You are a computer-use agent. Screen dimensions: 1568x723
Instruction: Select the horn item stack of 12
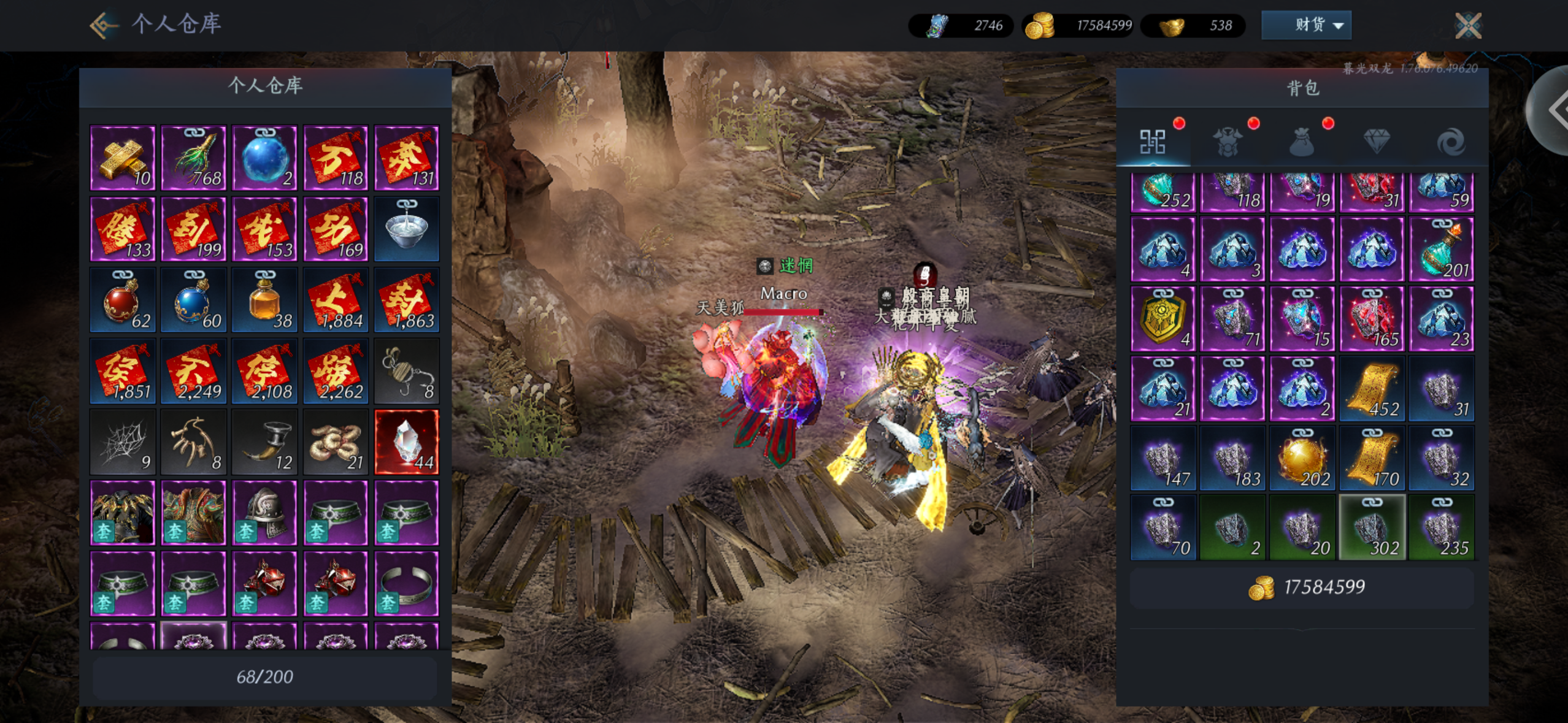[x=264, y=442]
